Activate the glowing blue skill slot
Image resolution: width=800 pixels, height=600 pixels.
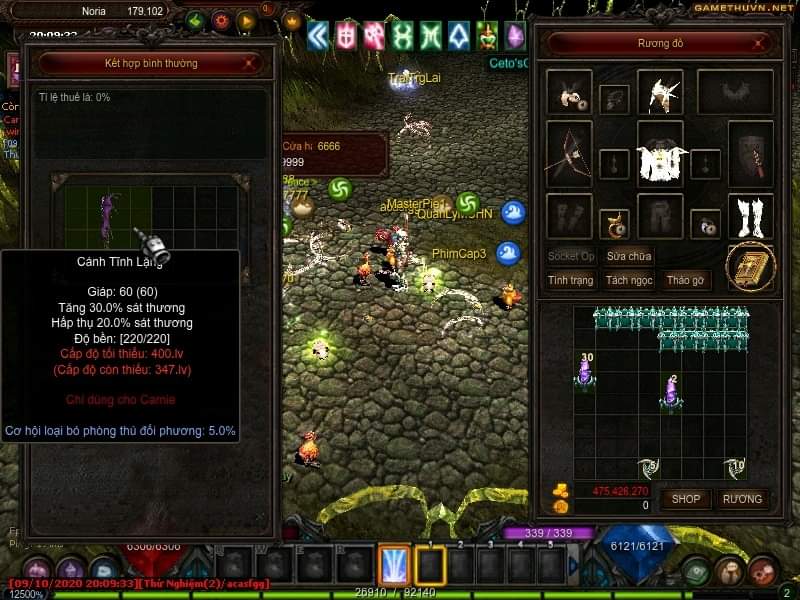pyautogui.click(x=395, y=565)
